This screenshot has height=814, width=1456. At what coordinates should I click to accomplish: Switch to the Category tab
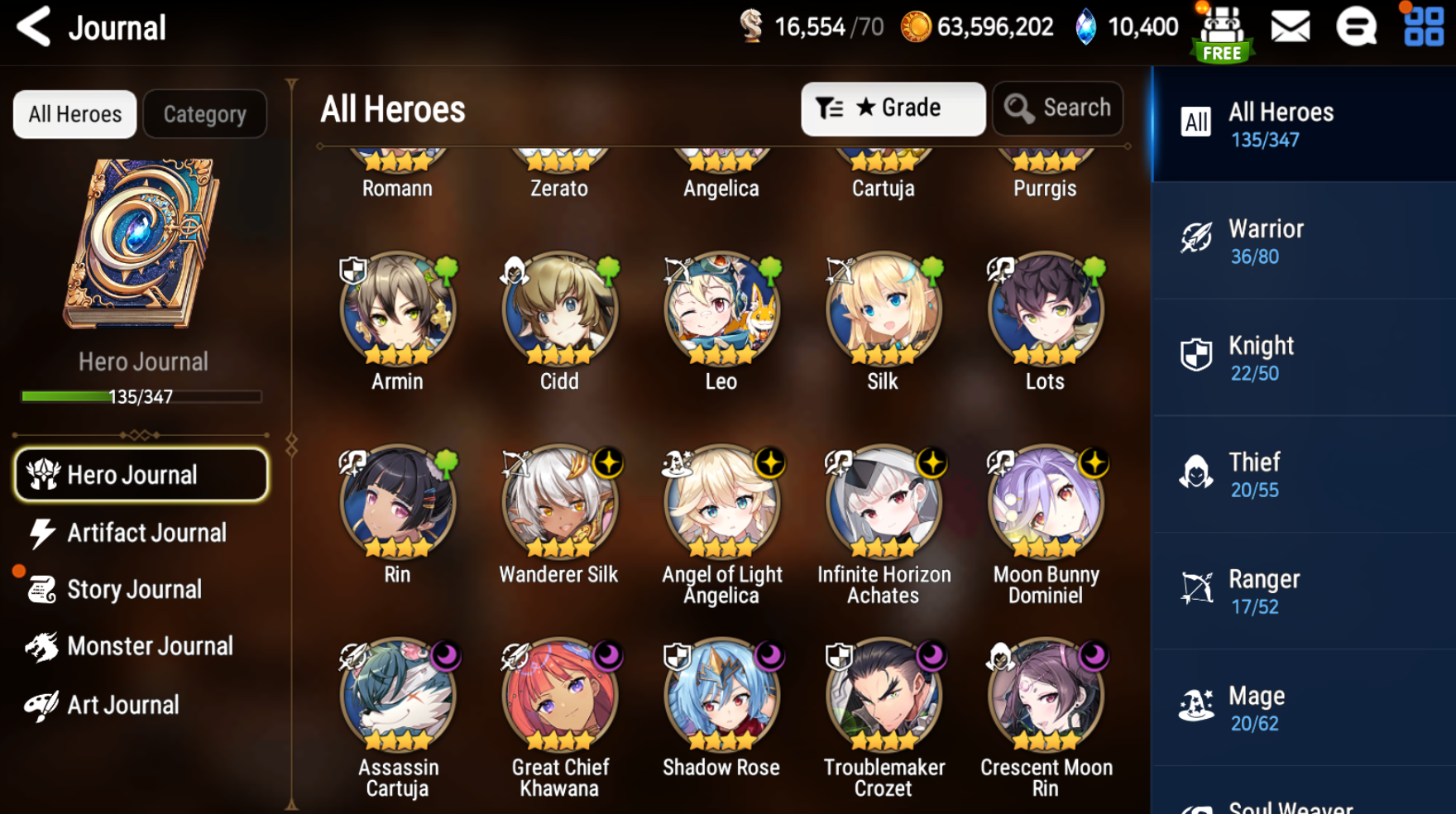204,114
